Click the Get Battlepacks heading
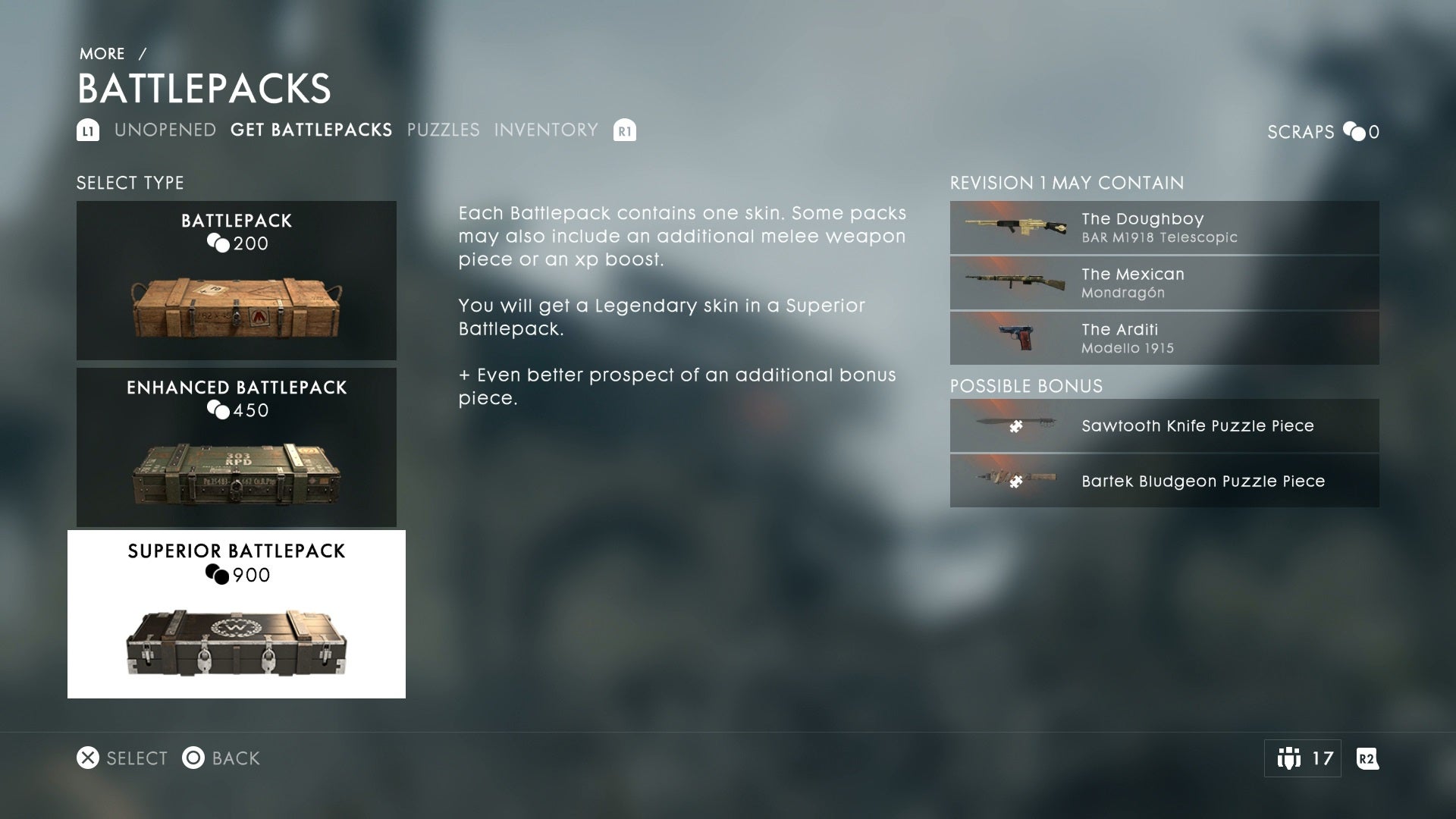 tap(312, 130)
